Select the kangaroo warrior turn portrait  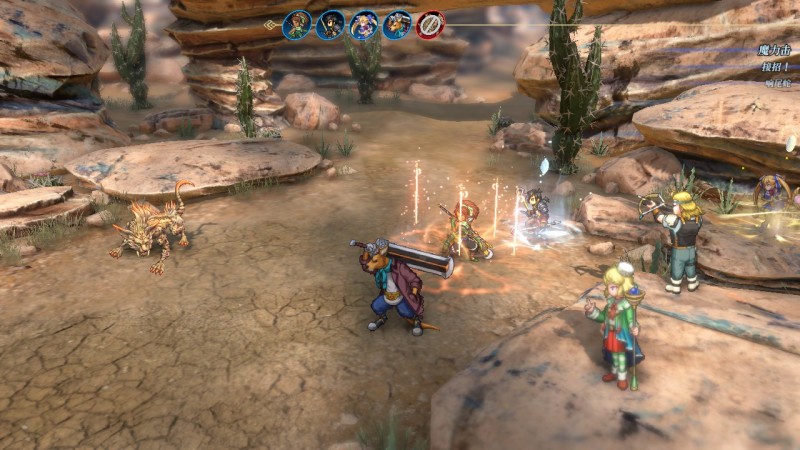tap(397, 25)
